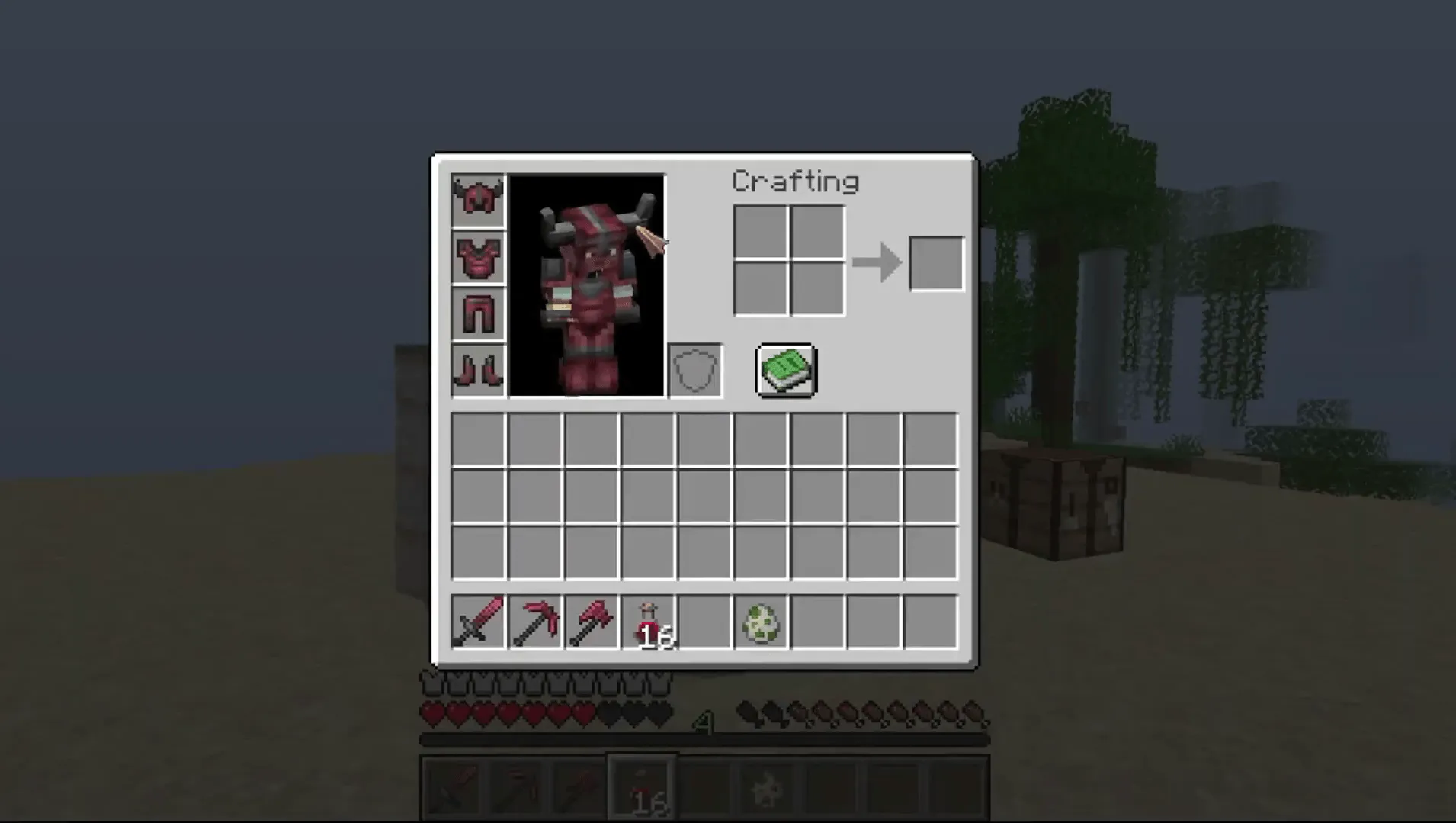The image size is (1456, 823).
Task: Click the top-left crafting grid slot
Action: (760, 233)
